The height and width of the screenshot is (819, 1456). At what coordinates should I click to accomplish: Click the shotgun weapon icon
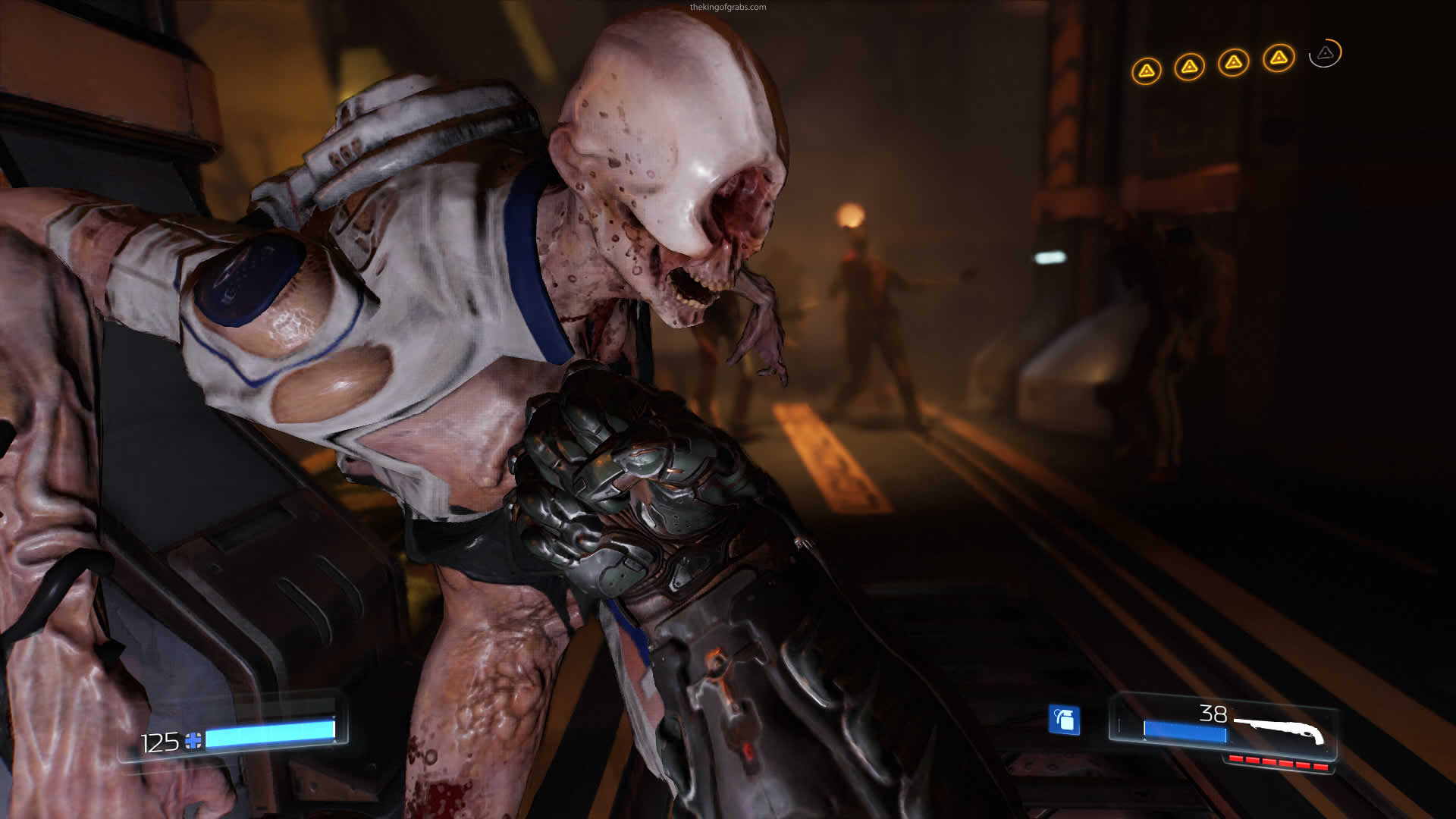pos(1279,730)
